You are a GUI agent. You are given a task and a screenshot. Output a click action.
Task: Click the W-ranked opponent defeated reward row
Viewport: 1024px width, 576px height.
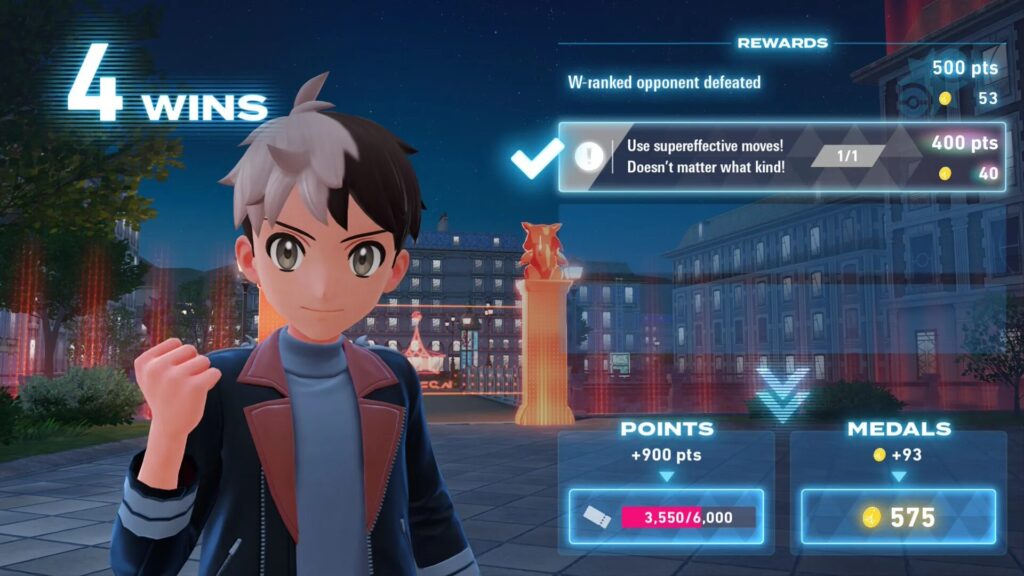781,83
